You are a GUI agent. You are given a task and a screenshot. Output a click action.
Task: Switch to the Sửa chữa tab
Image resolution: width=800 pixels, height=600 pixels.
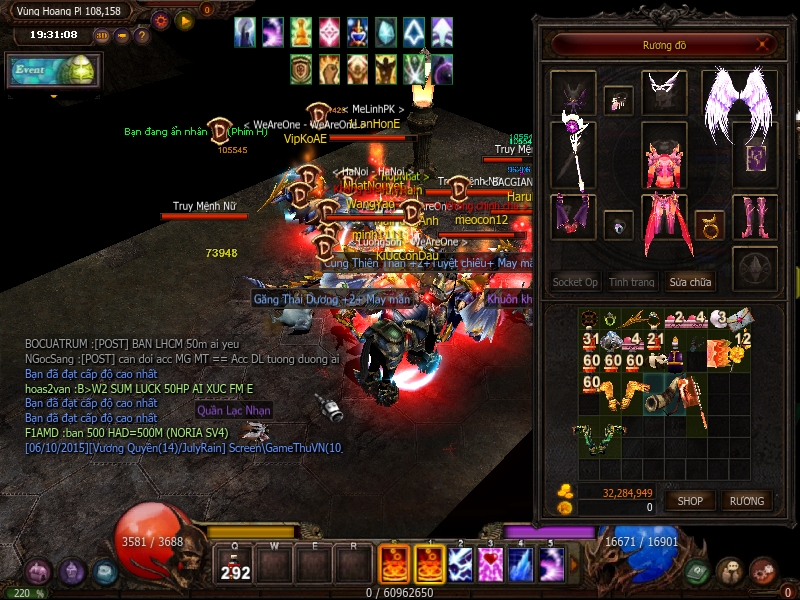click(x=691, y=282)
